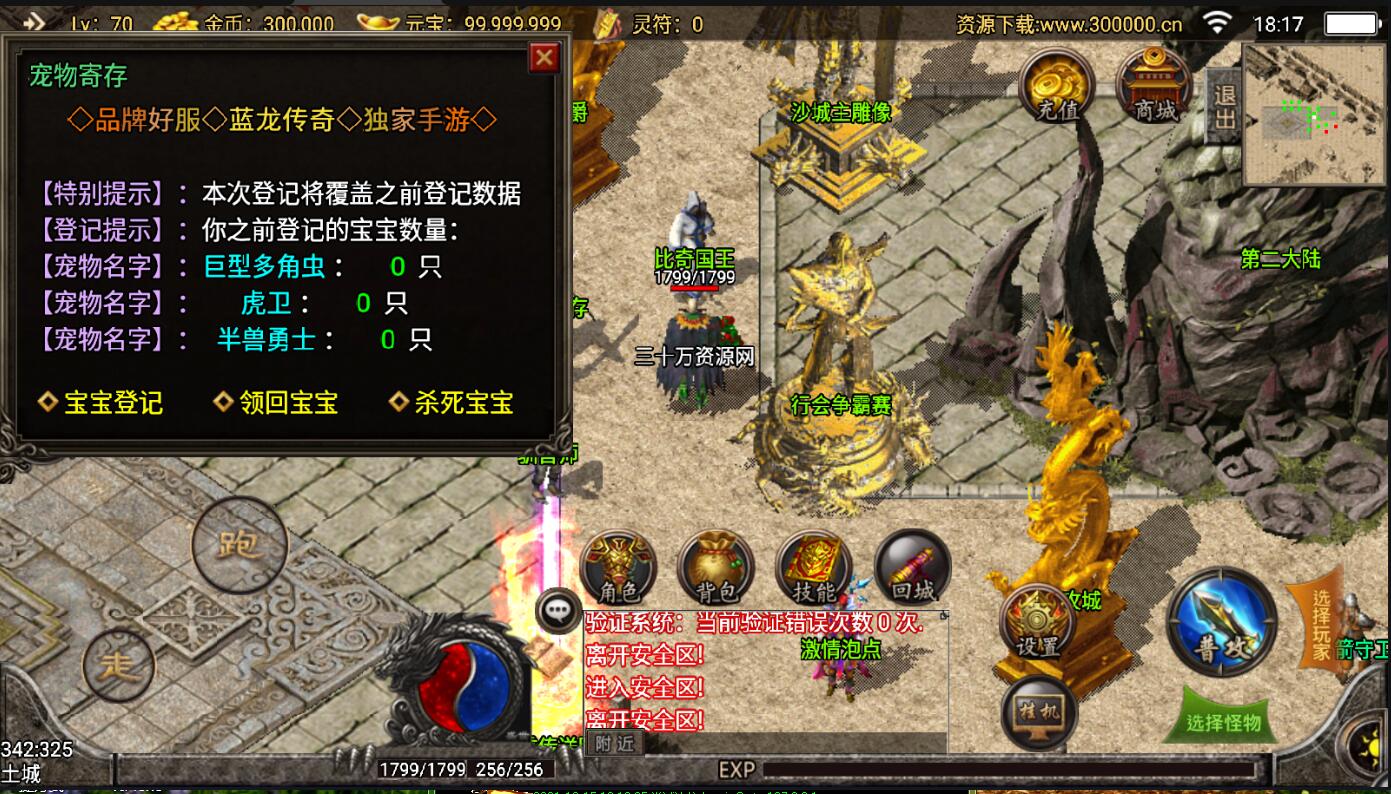
Task: Close the 宠物寄存 pet storage dialog
Action: coord(544,58)
